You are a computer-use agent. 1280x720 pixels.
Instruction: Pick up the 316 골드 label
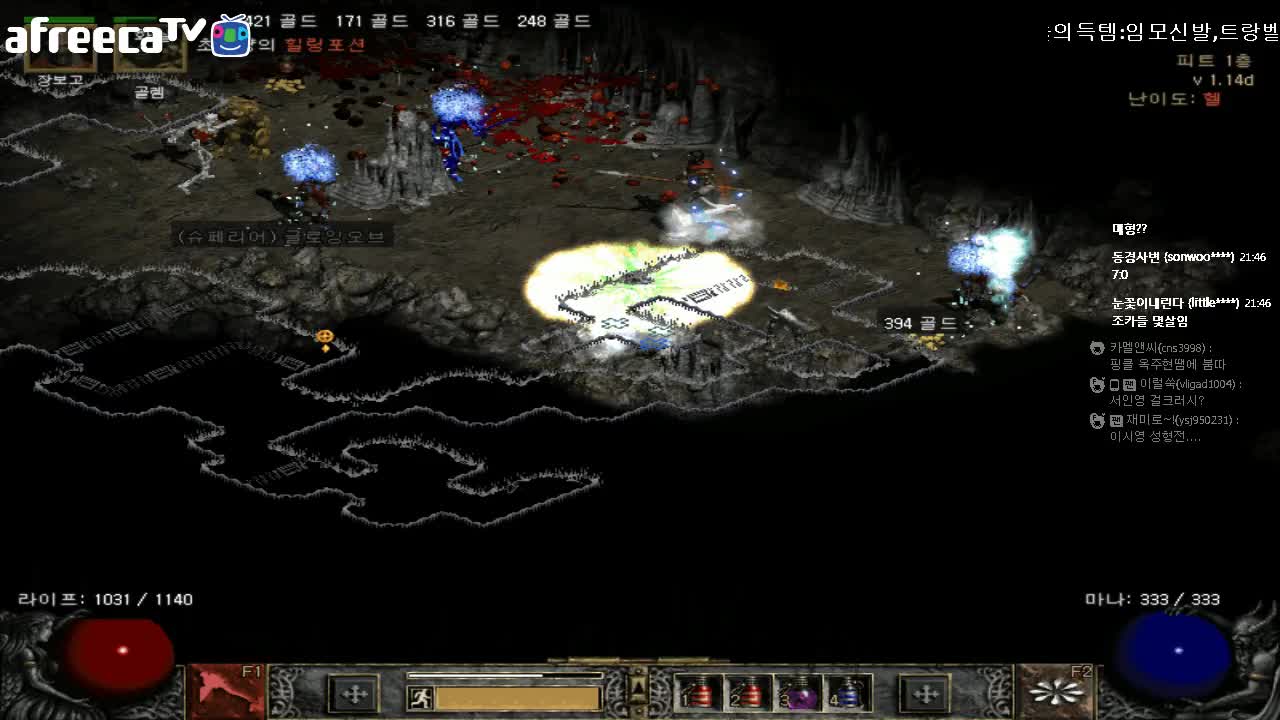pyautogui.click(x=462, y=21)
